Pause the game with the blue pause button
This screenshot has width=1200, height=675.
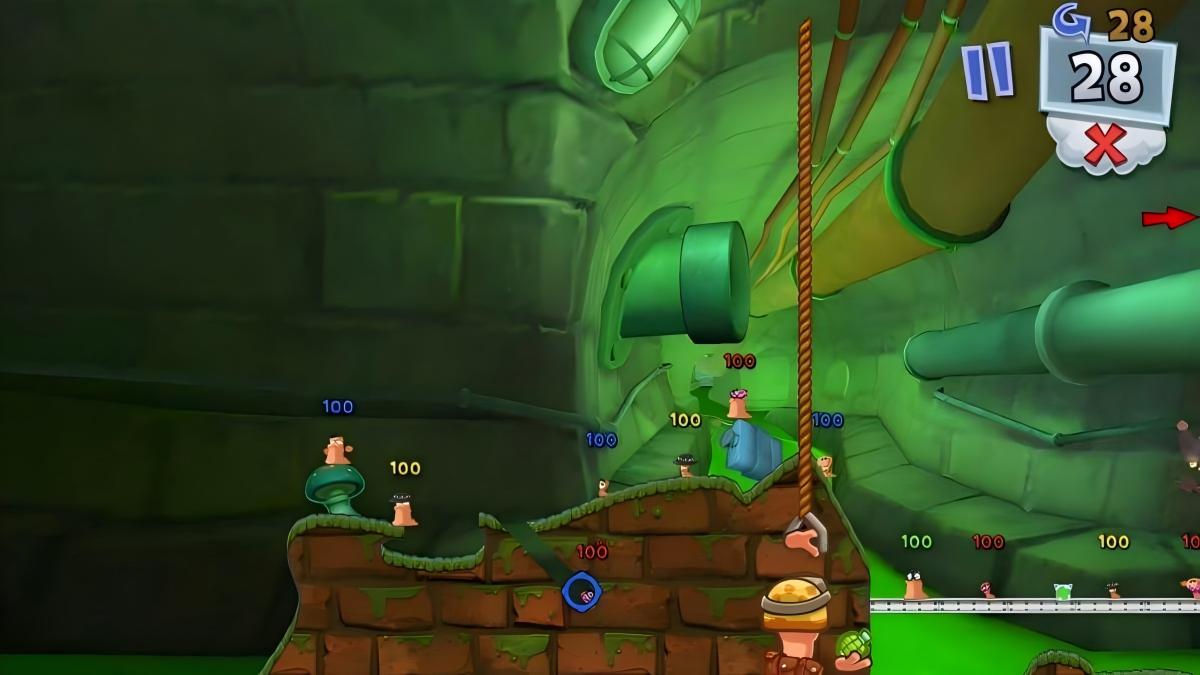click(x=988, y=70)
